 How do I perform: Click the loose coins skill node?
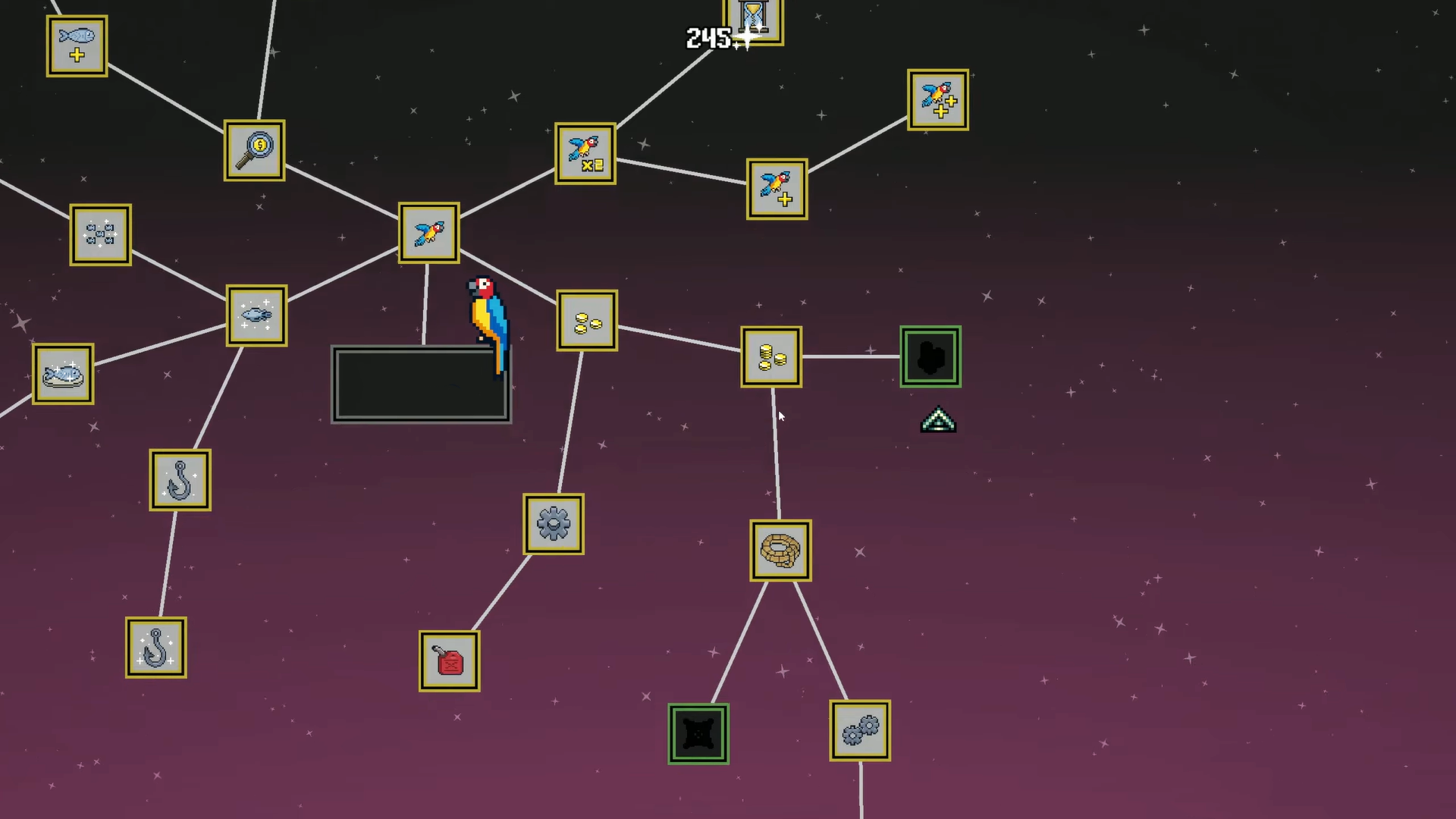pyautogui.click(x=586, y=319)
